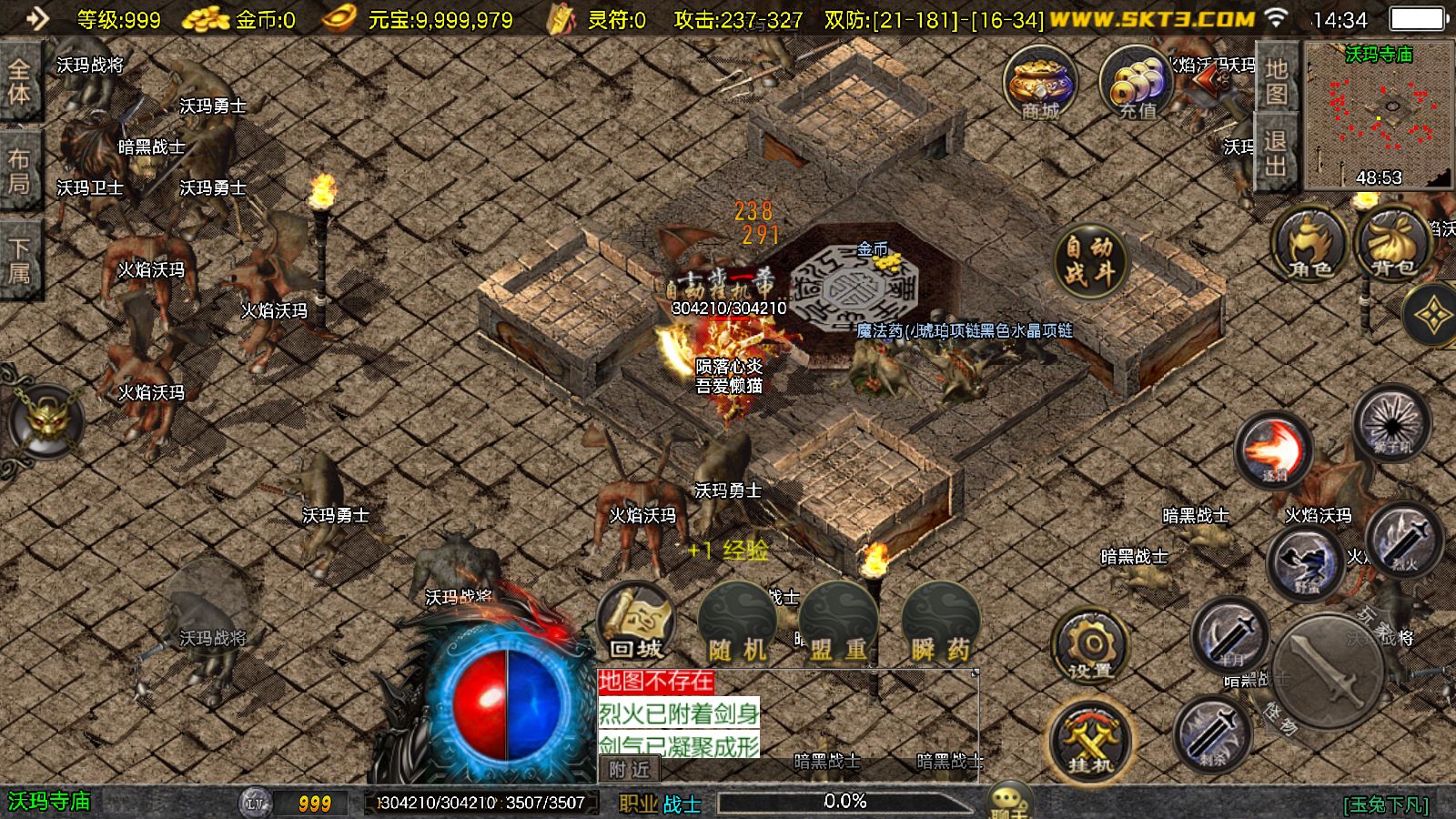
Task: Select the 下属 subordinates tab
Action: click(19, 260)
